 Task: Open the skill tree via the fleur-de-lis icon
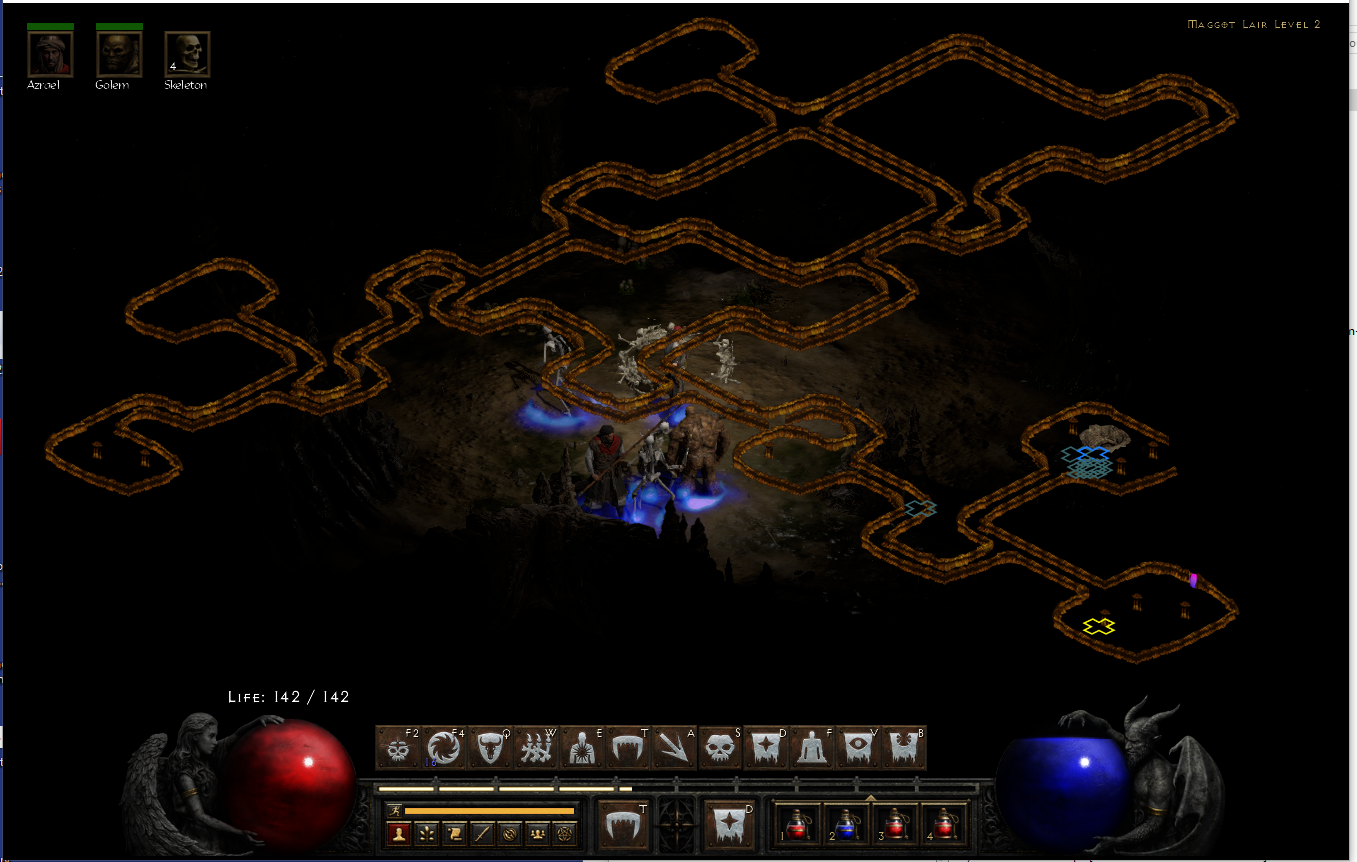(428, 833)
